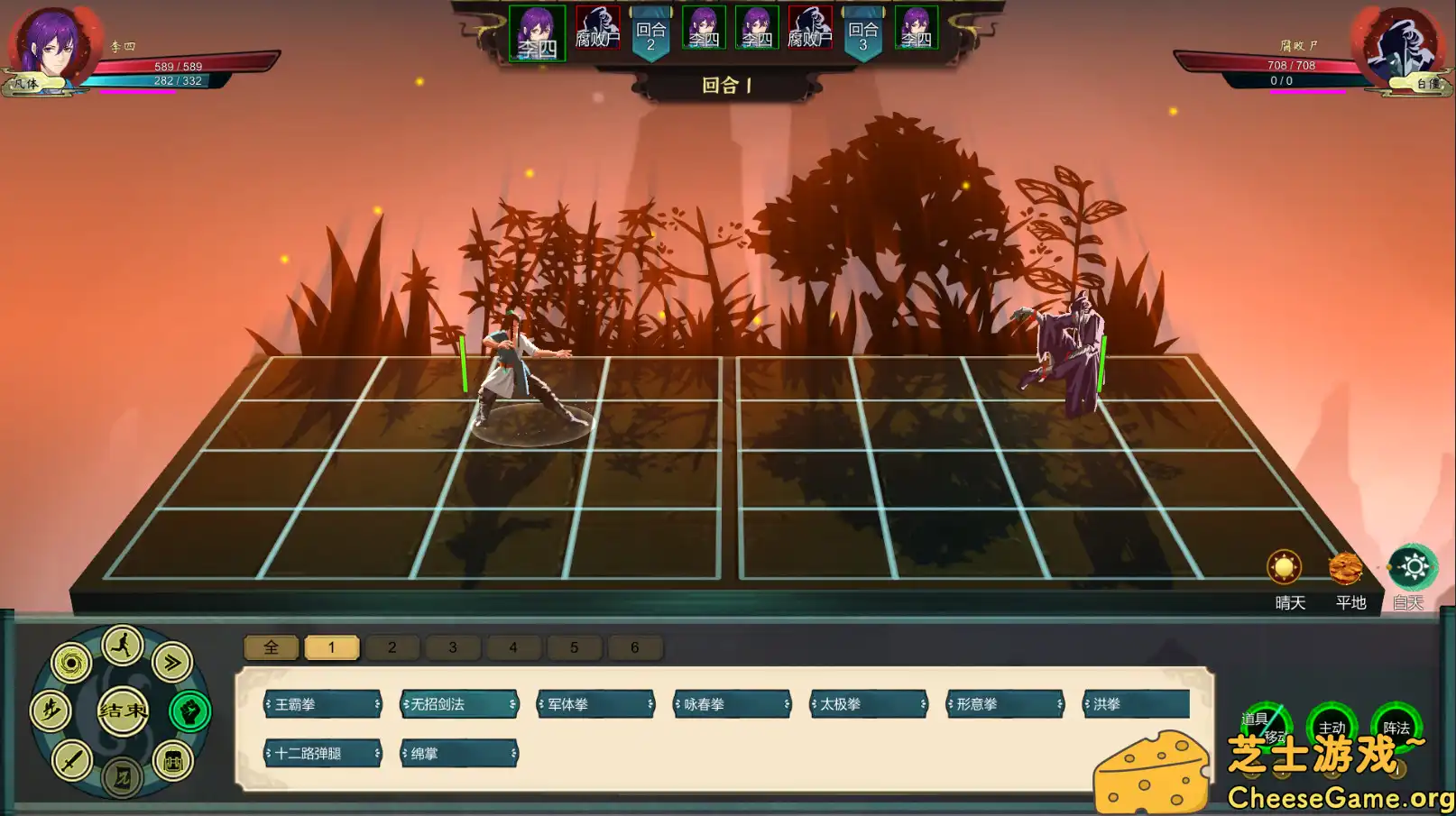The width and height of the screenshot is (1456, 816).
Task: Select the running figure action icon
Action: point(123,646)
